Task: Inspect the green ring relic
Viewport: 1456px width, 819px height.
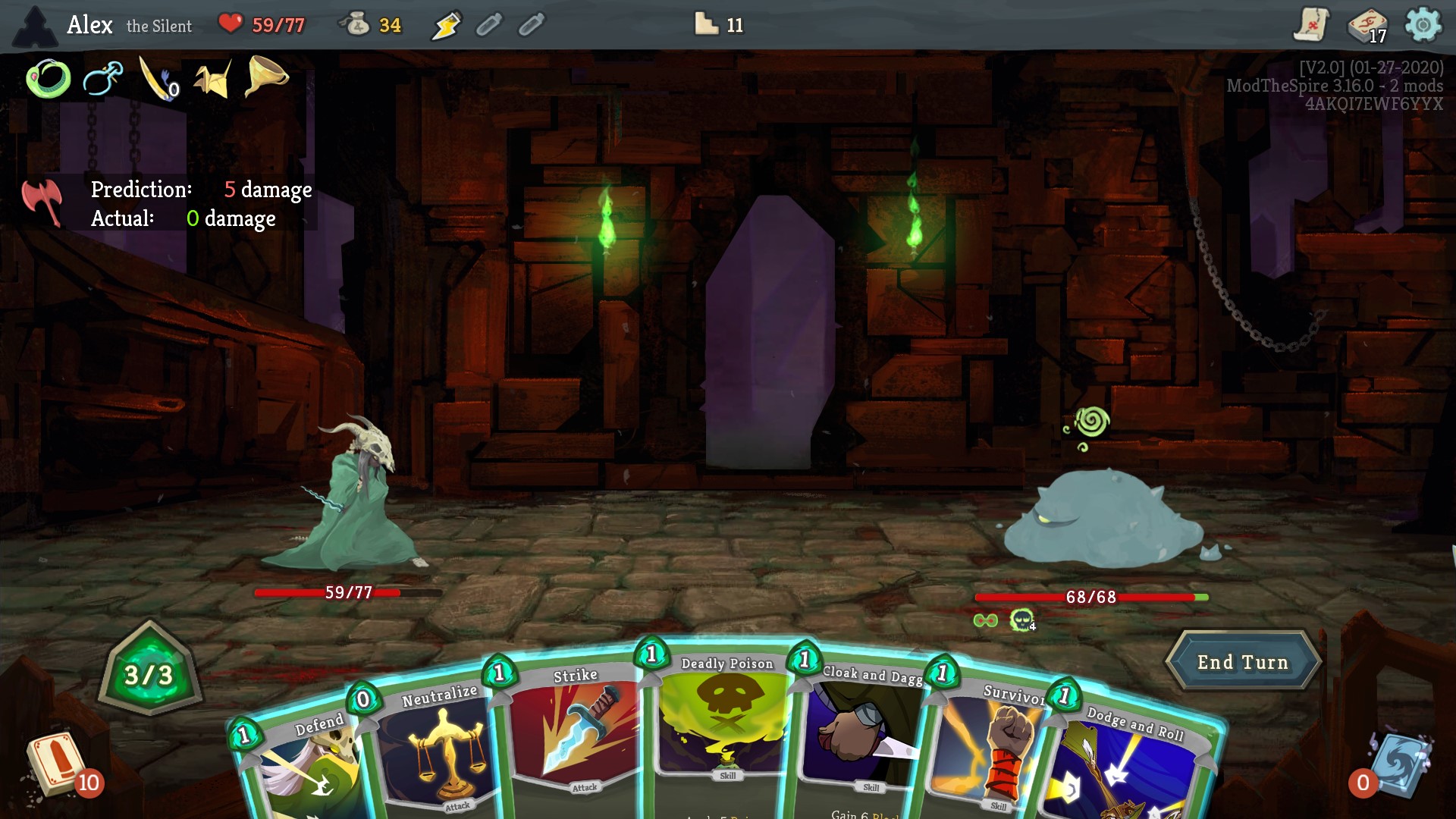Action: tap(48, 78)
